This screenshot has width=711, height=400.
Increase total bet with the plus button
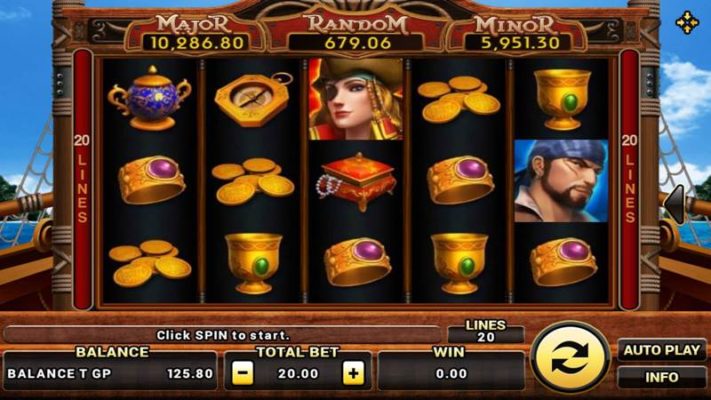coord(352,373)
